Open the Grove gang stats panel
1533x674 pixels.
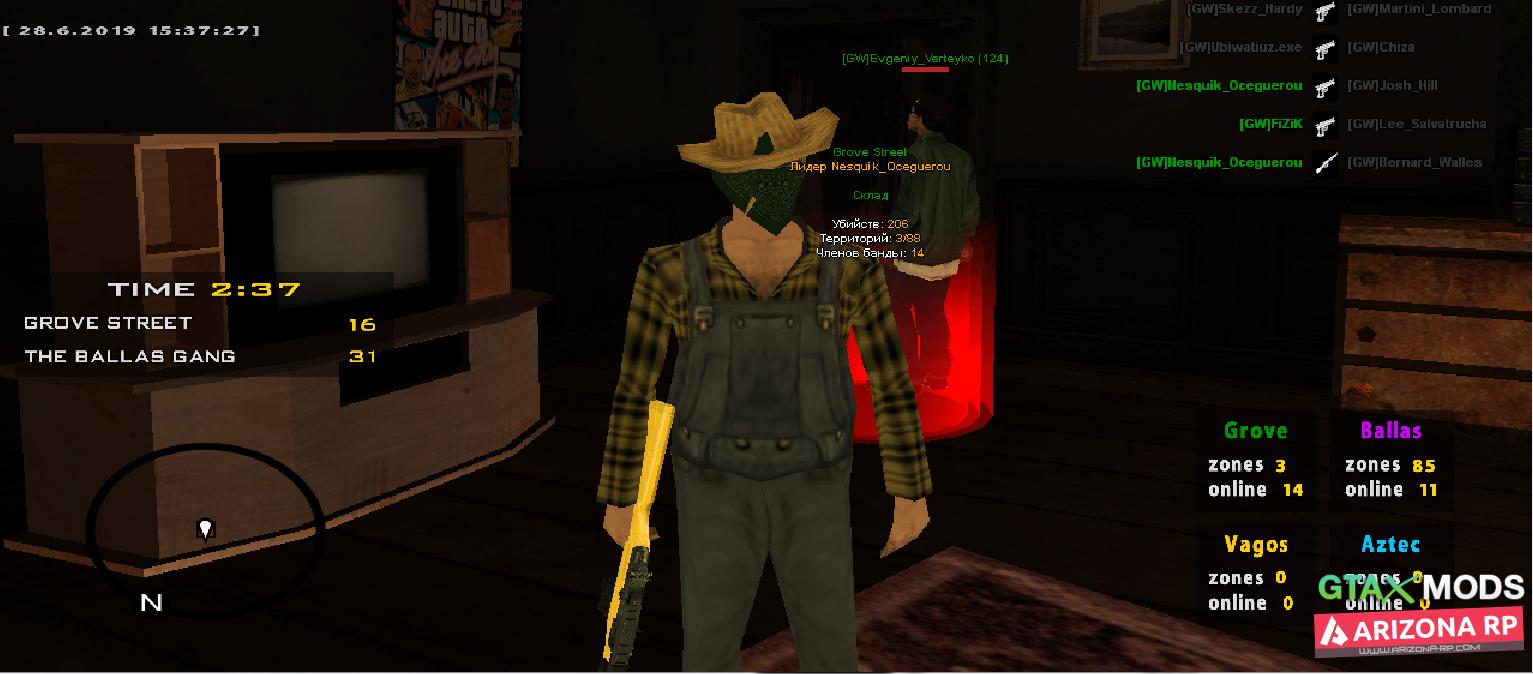click(x=1256, y=461)
